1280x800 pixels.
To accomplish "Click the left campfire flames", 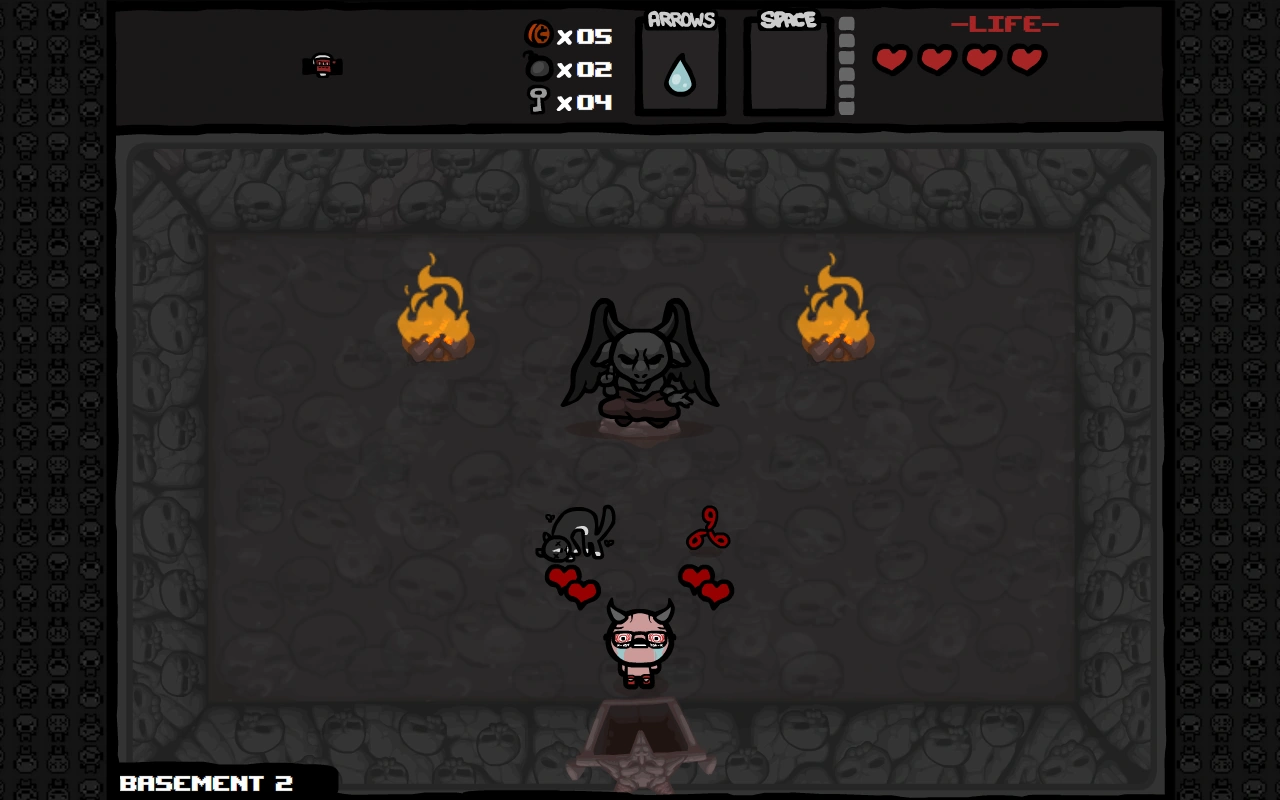I will coord(436,308).
